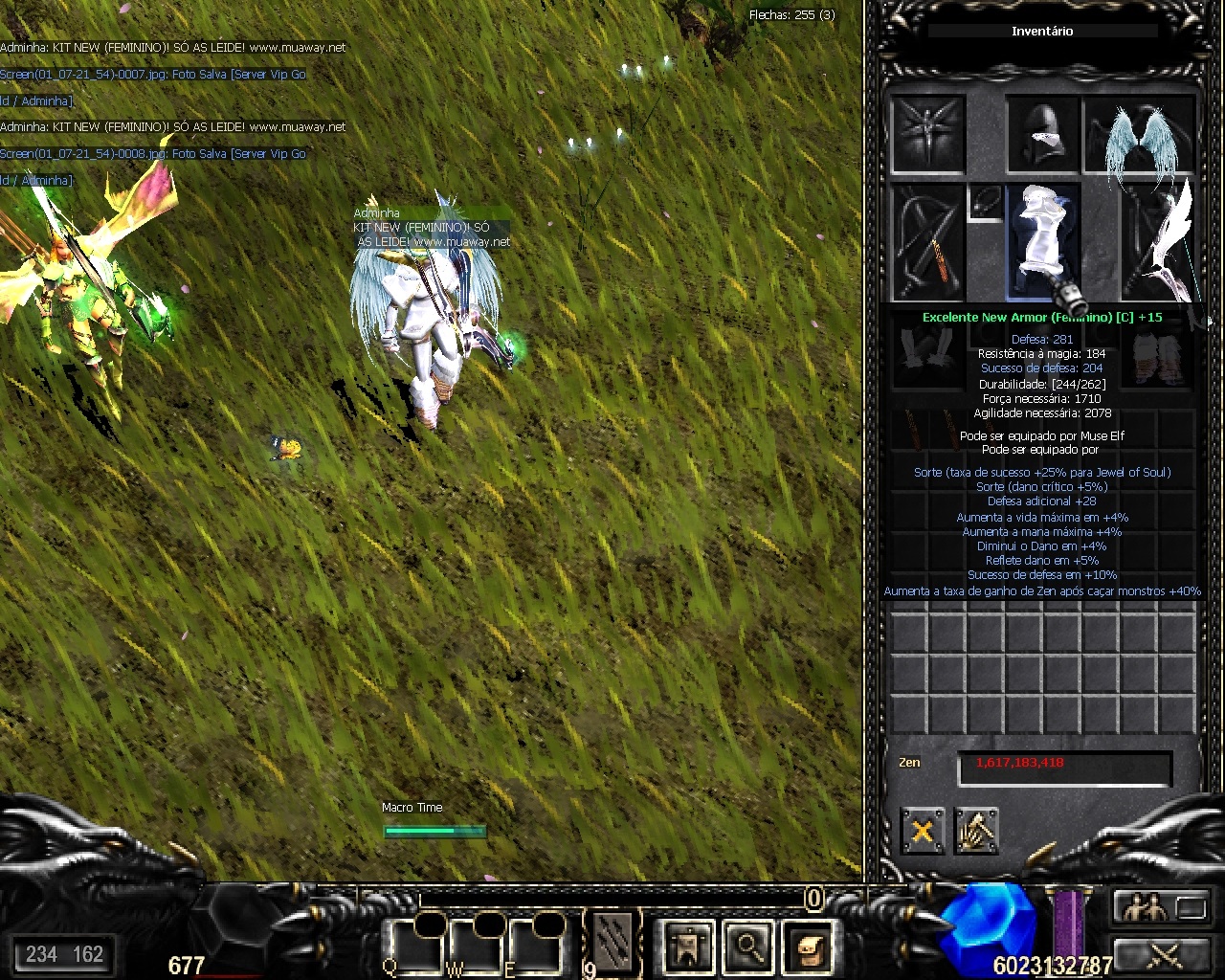Select the equipped white New Armor slot

coord(1043,241)
